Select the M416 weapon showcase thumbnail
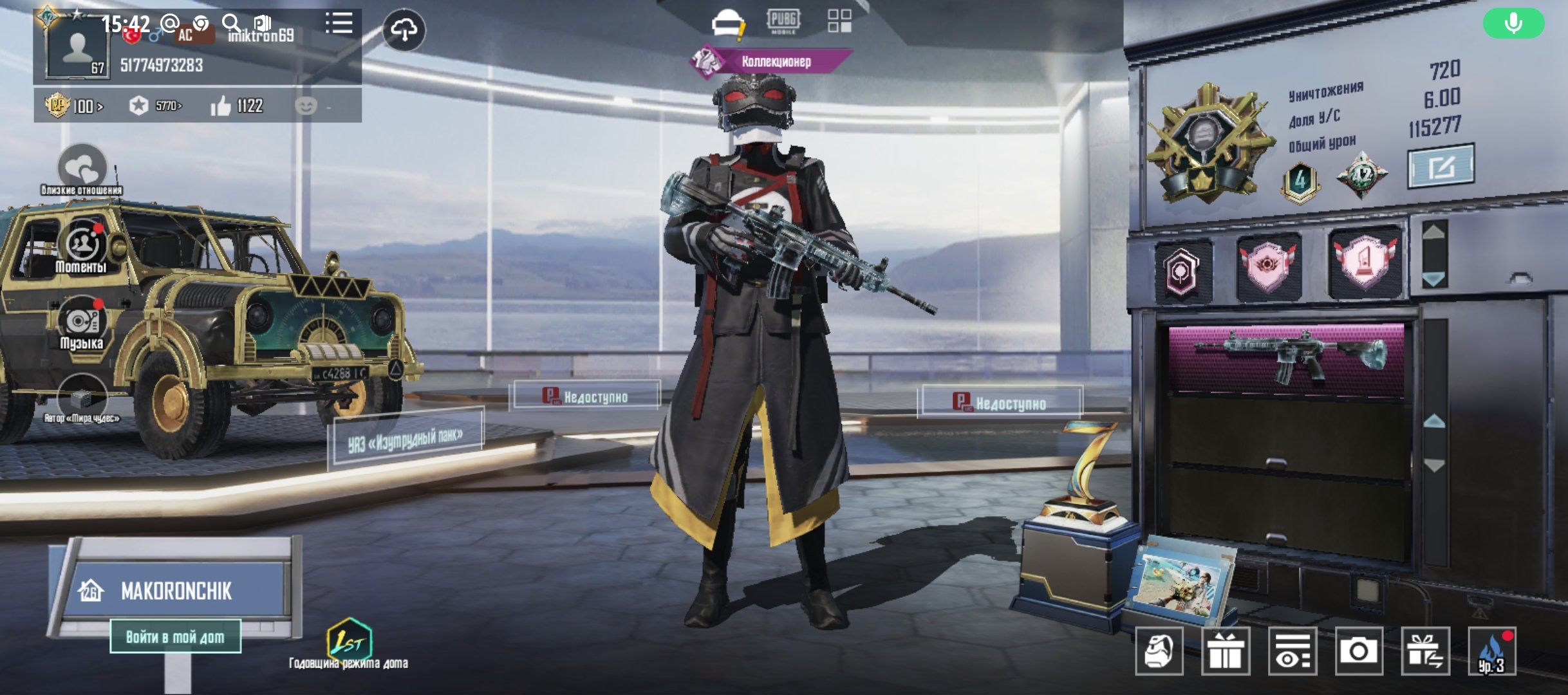The height and width of the screenshot is (695, 1568). pos(1286,358)
